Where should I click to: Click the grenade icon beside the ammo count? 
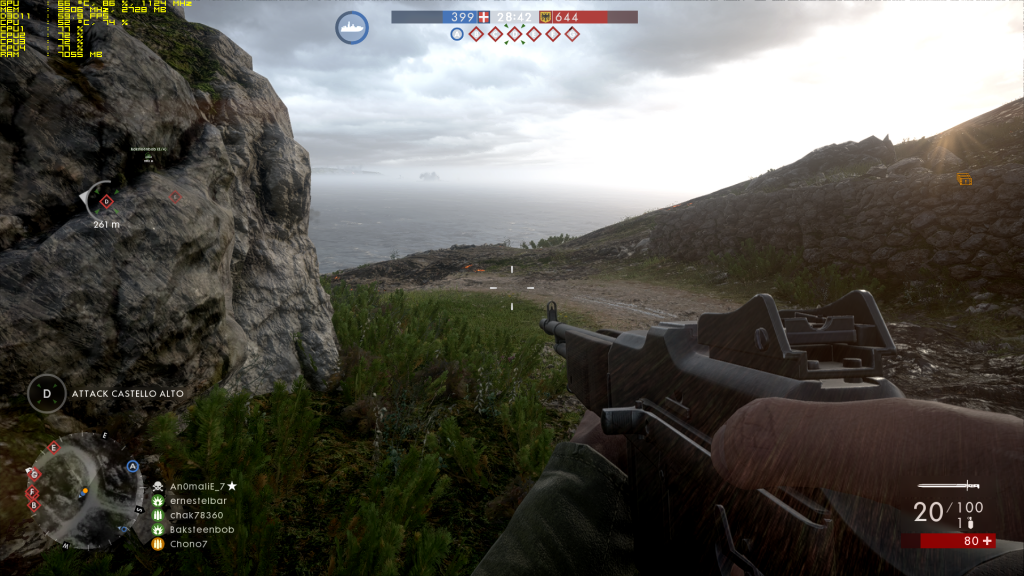click(966, 524)
